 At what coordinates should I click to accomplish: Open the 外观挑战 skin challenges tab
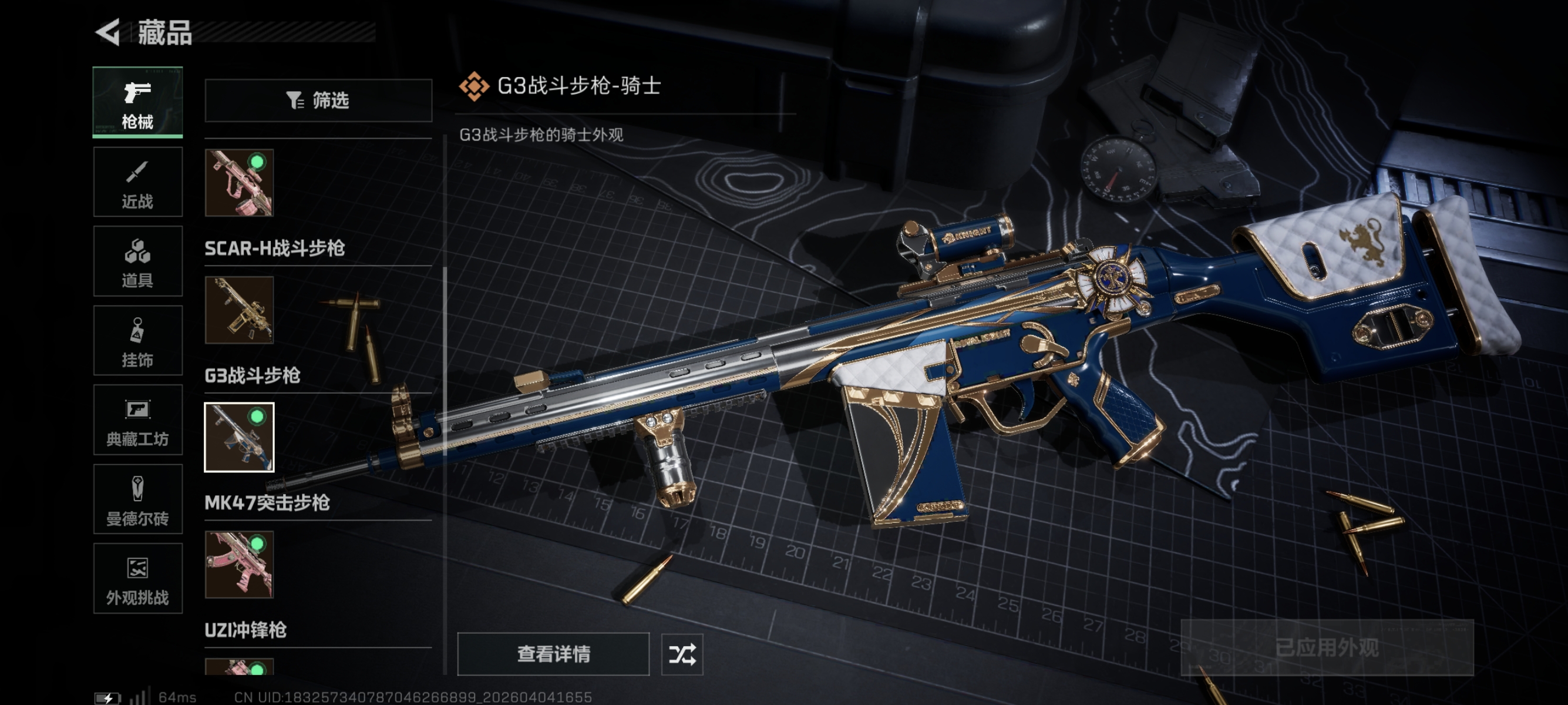coord(137,578)
